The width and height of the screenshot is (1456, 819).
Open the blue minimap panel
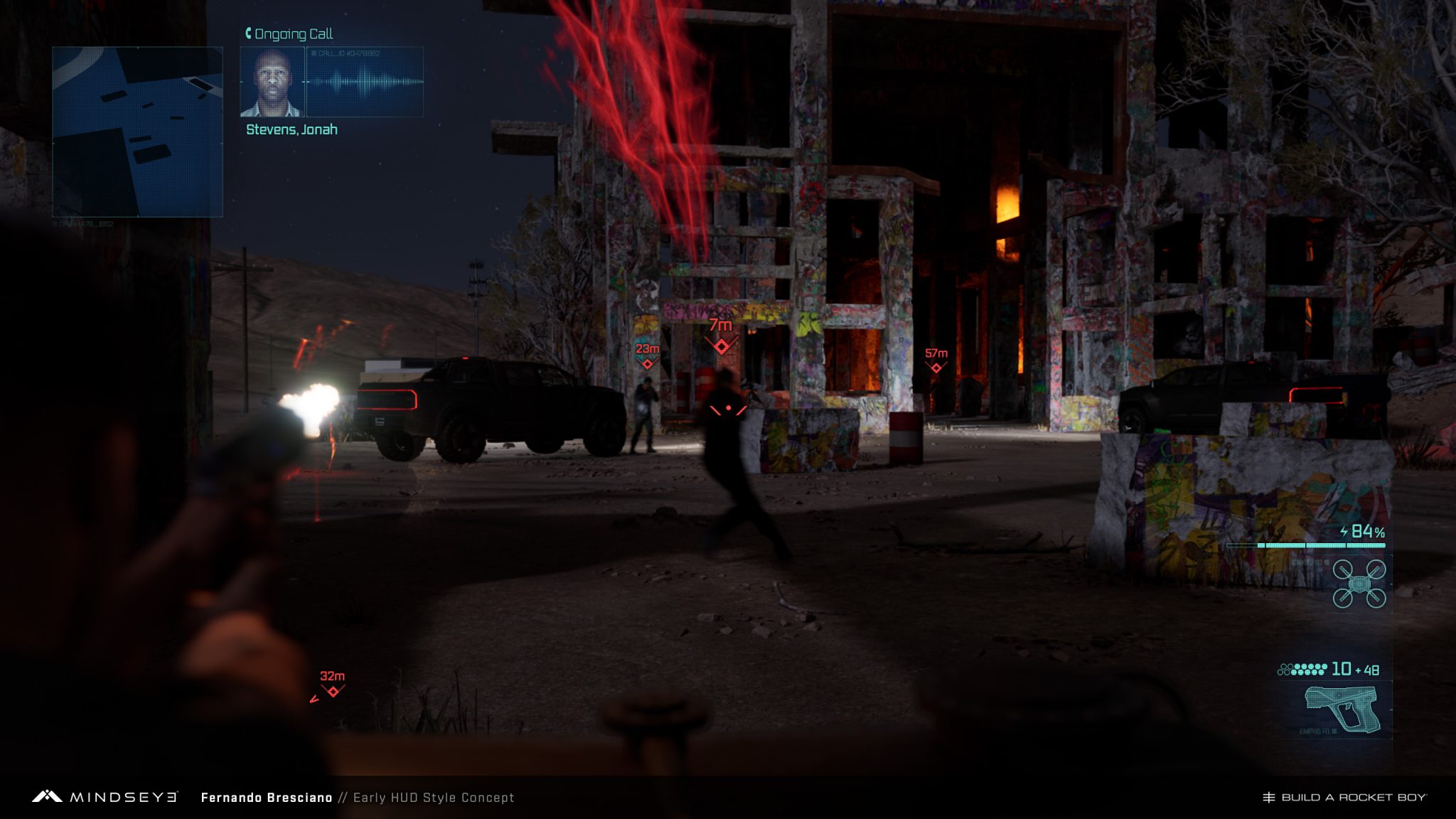point(137,132)
